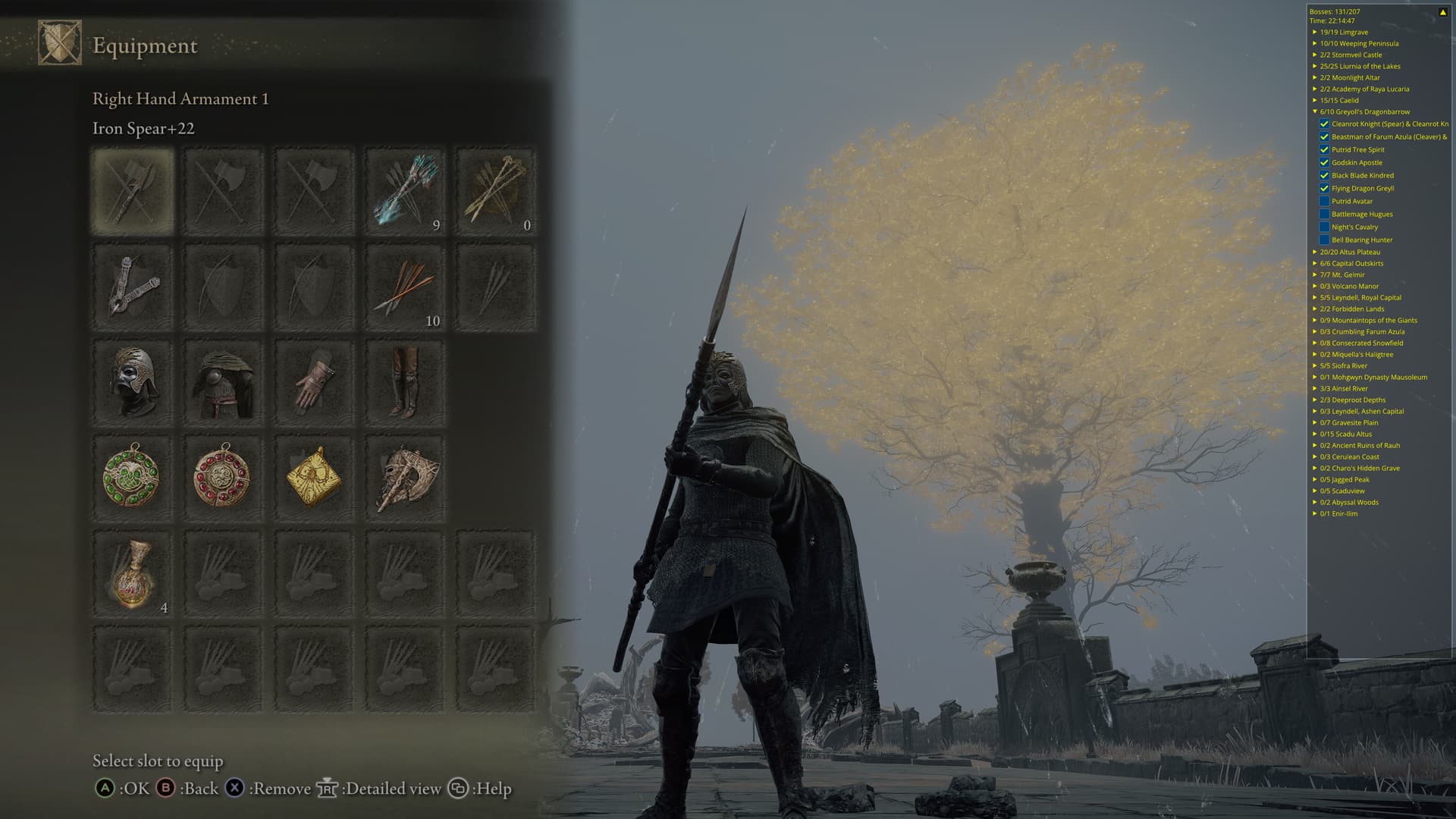Select the golden arrows slot with zero count
Screen dimensions: 1456x819
[496, 191]
